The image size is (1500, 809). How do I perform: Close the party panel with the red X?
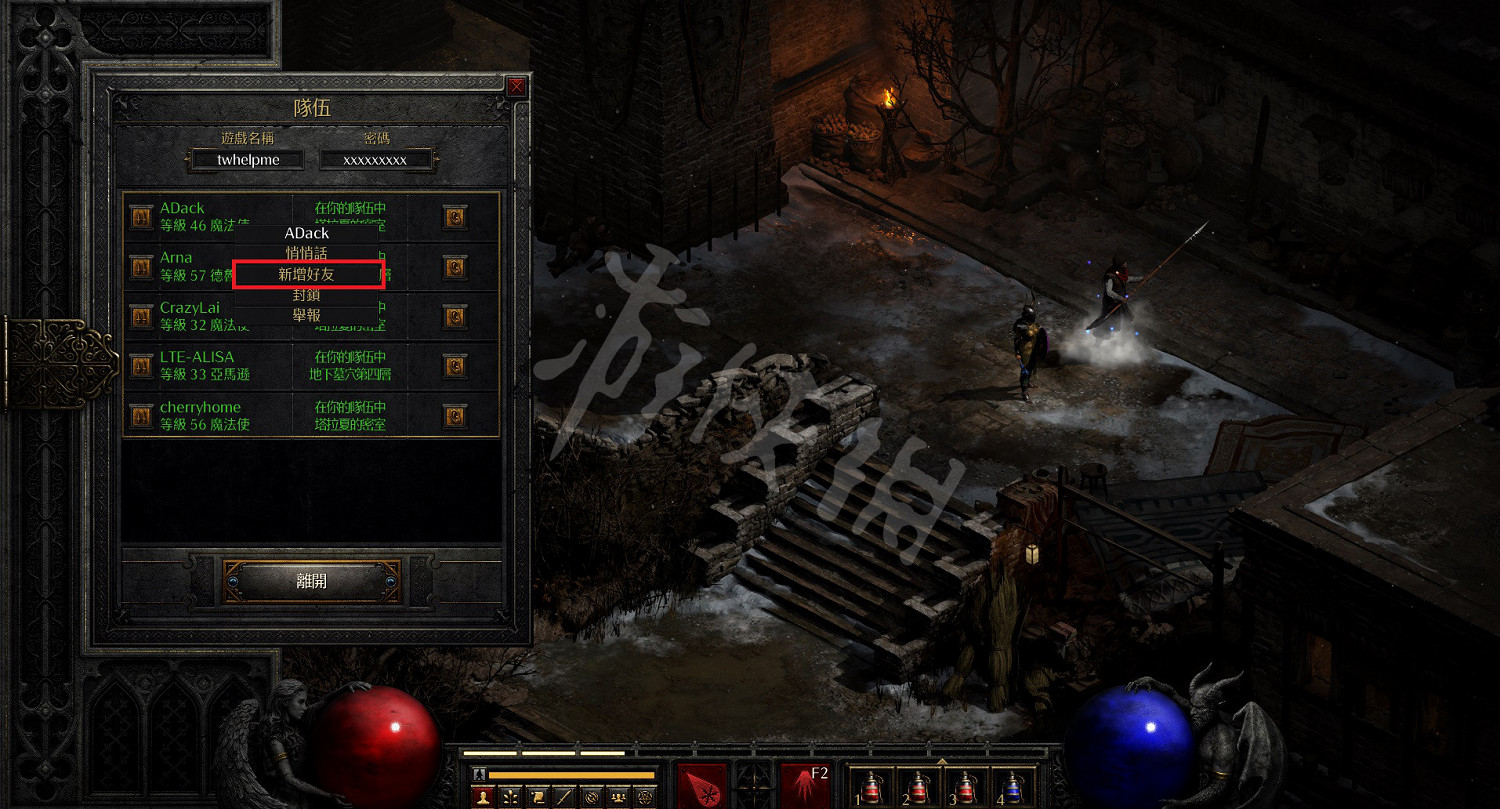516,87
